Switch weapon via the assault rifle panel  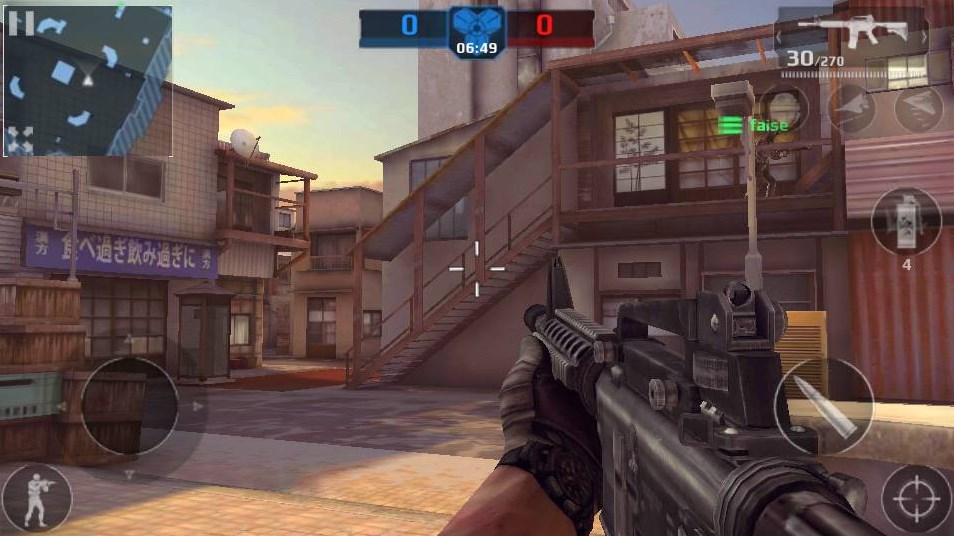(852, 34)
